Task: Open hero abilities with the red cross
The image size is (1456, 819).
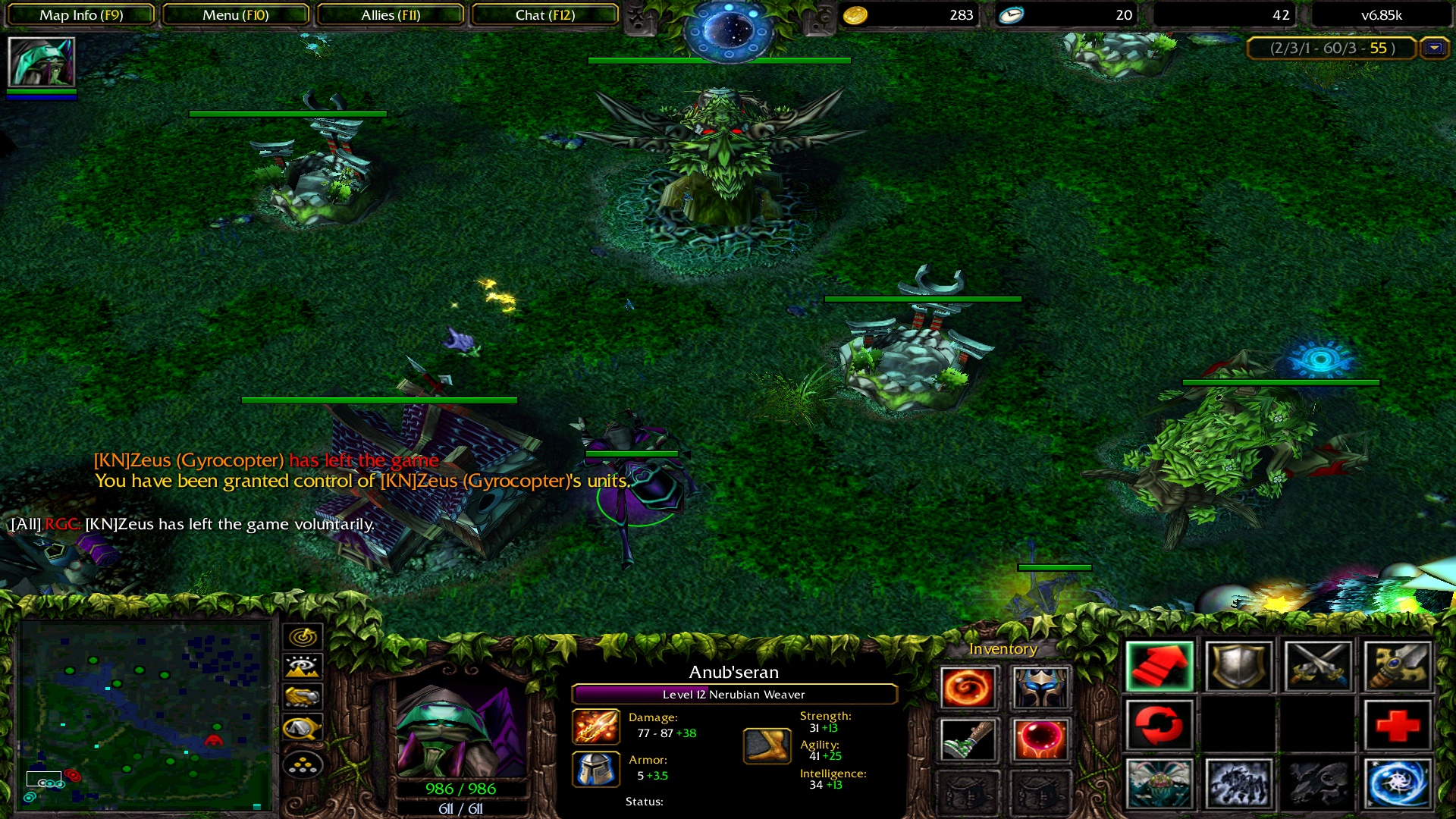Action: [x=1397, y=725]
